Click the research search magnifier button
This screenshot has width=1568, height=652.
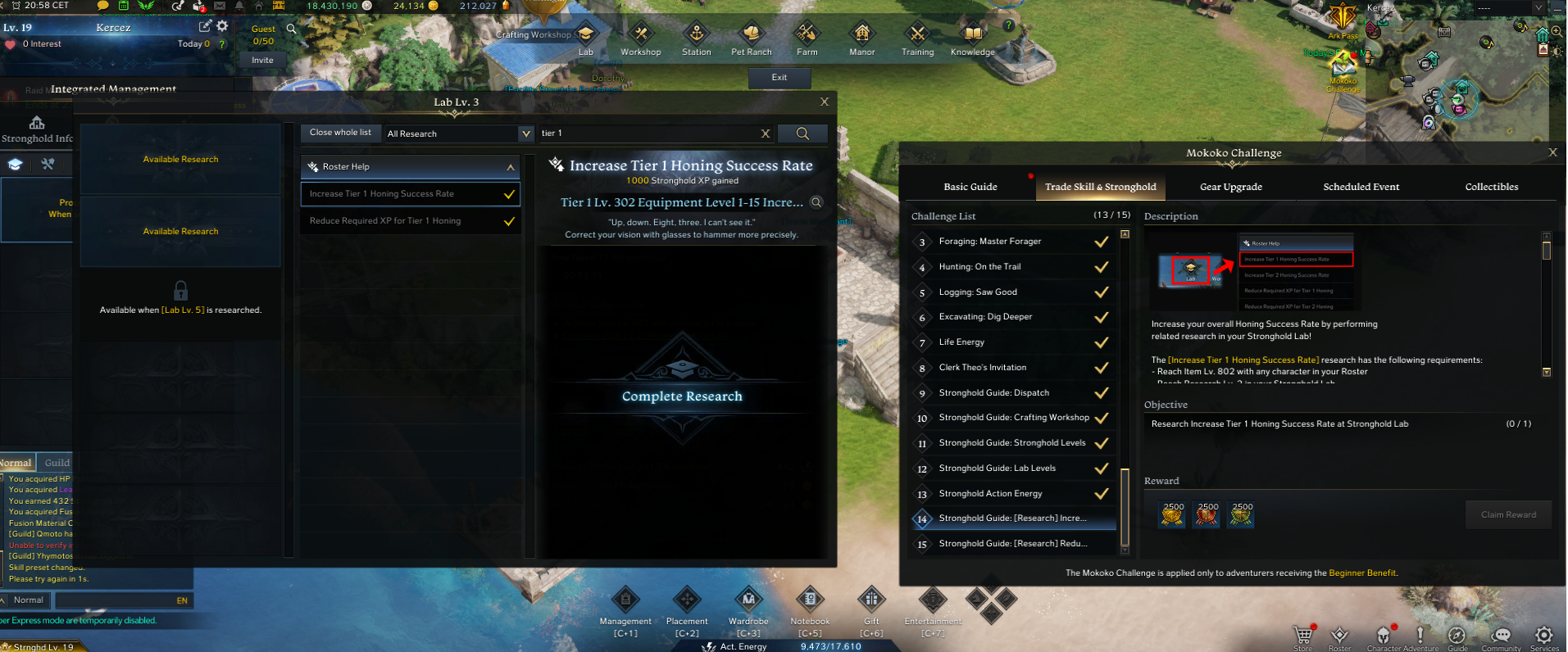click(802, 134)
